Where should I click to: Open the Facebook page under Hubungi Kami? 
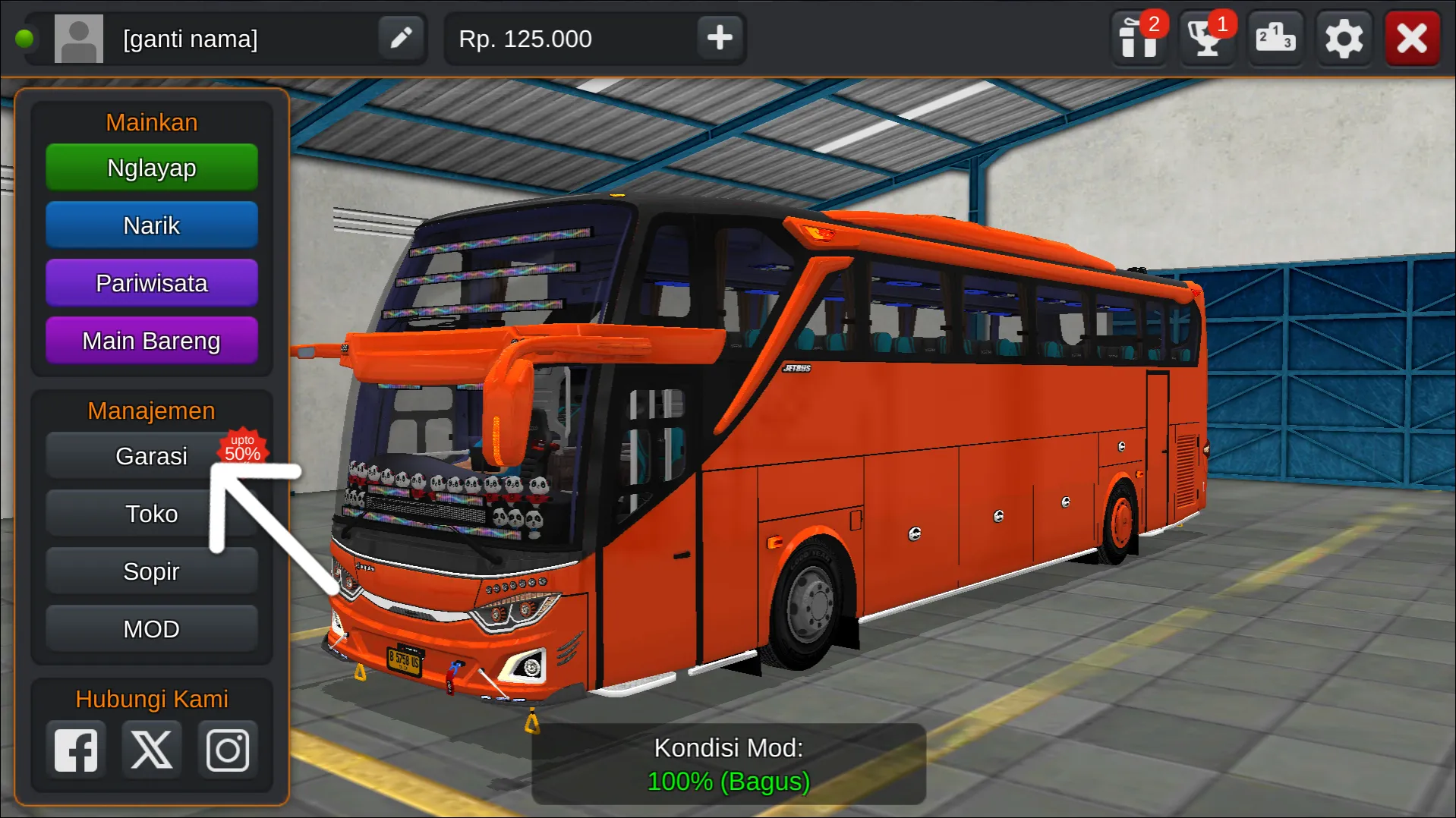(75, 748)
